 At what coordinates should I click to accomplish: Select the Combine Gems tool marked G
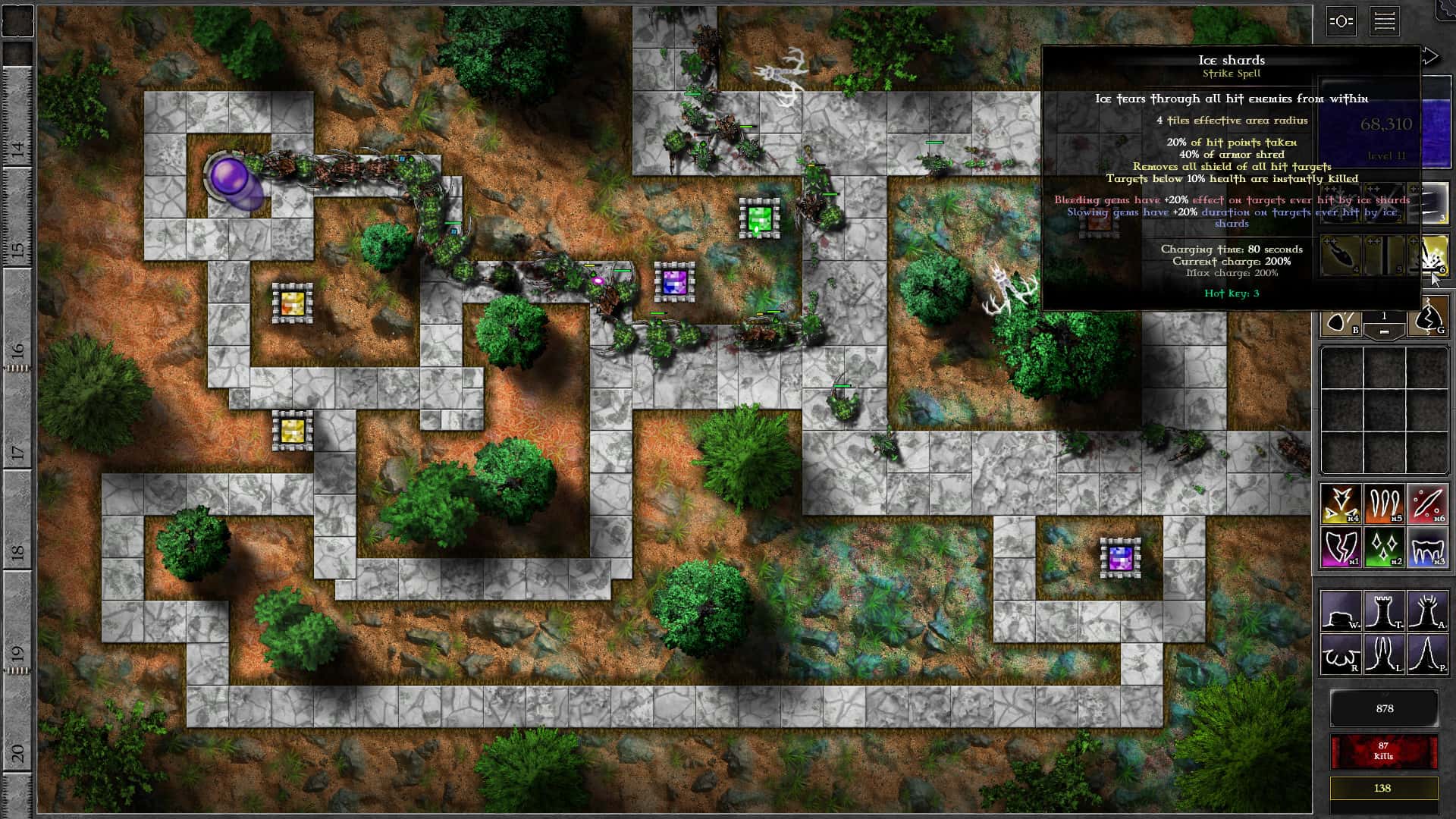pos(1428,322)
